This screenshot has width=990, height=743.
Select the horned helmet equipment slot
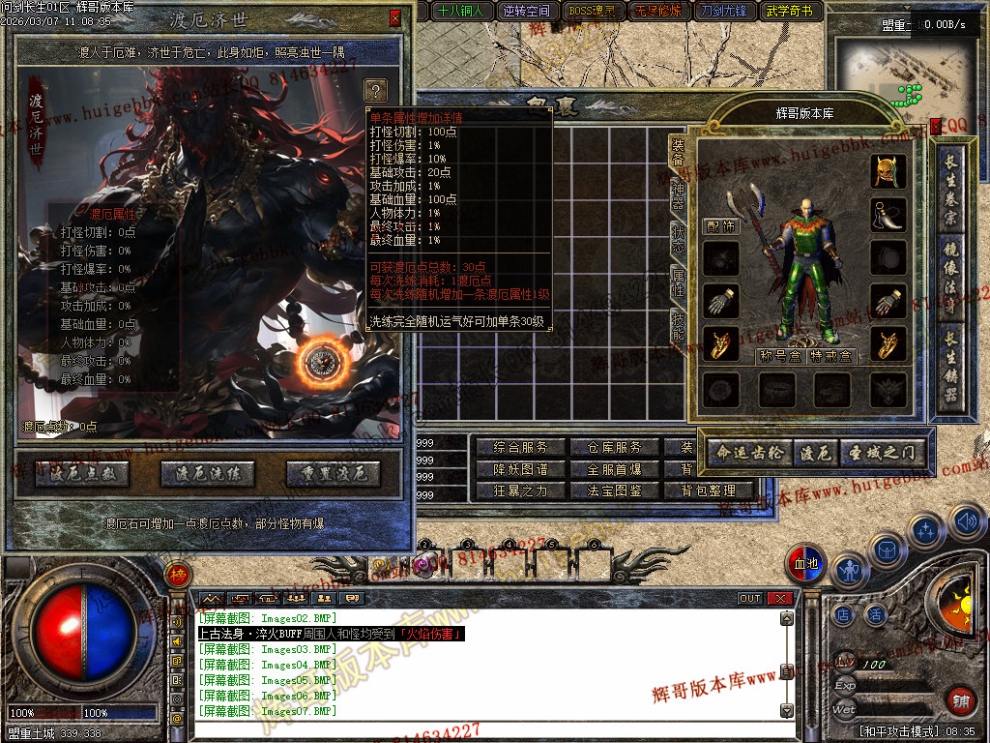click(x=888, y=170)
